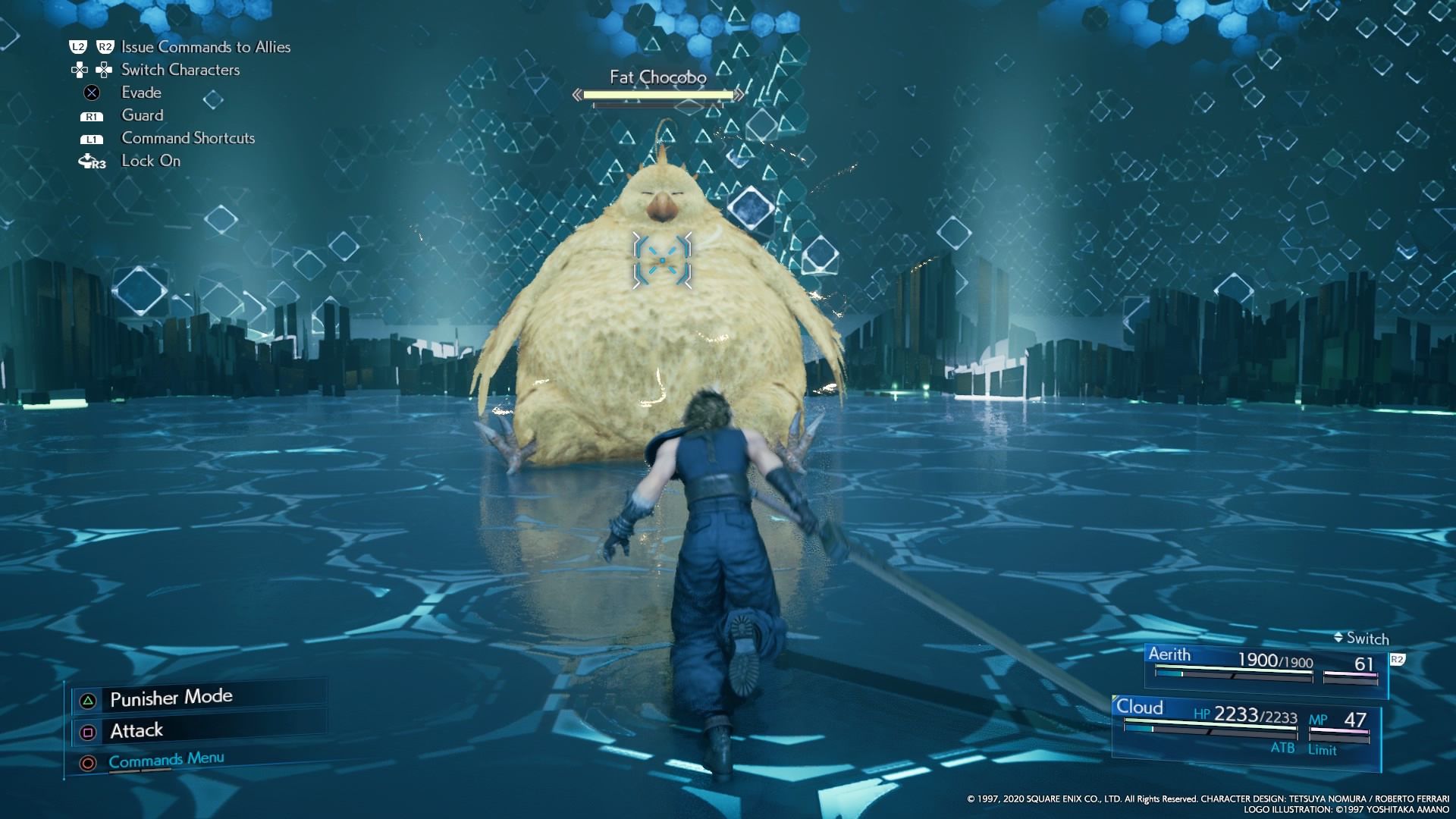Viewport: 1456px width, 819px height.
Task: Click the D-pad Switch Characters icon
Action: (x=92, y=70)
